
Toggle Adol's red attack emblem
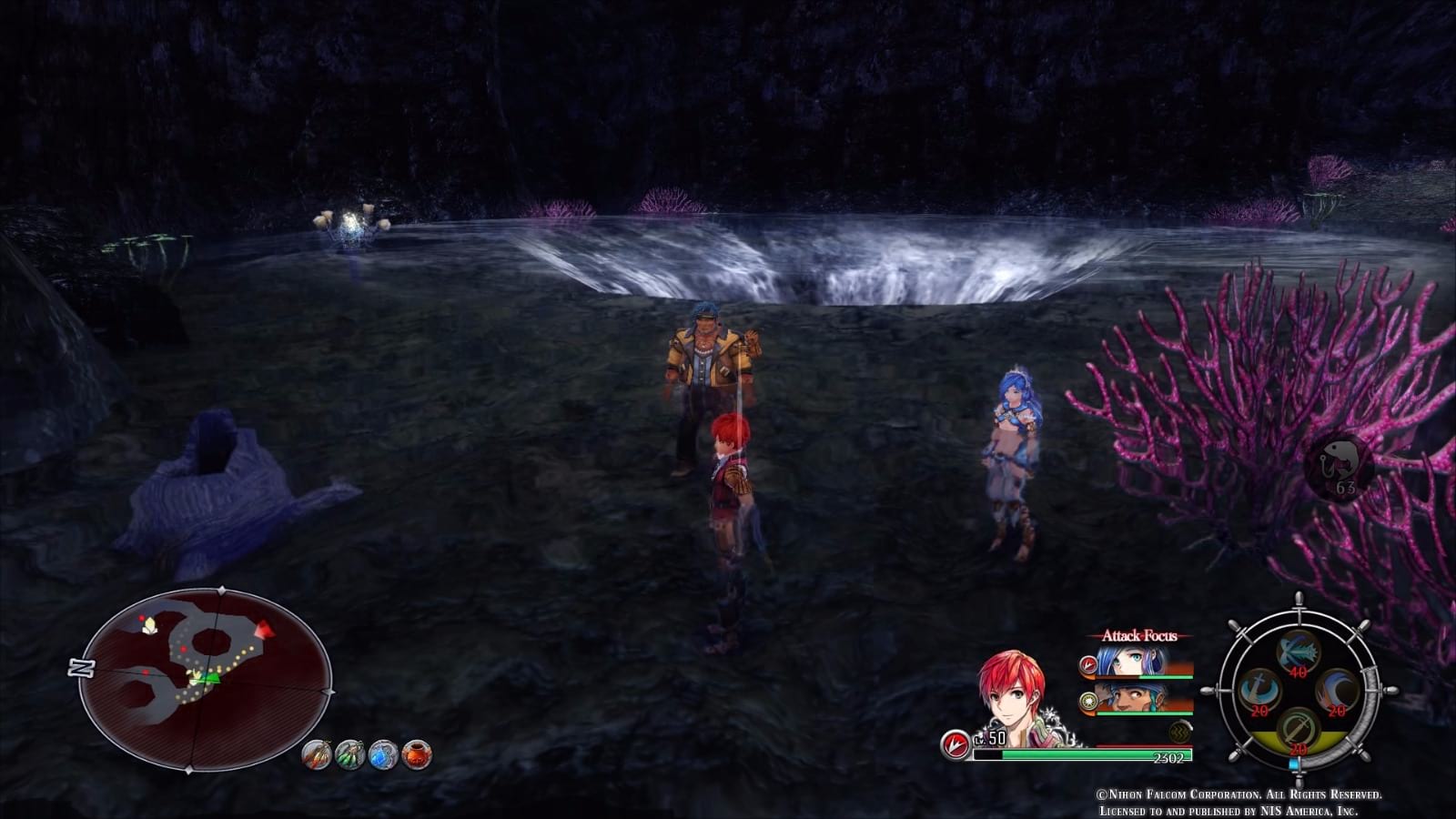tap(955, 742)
